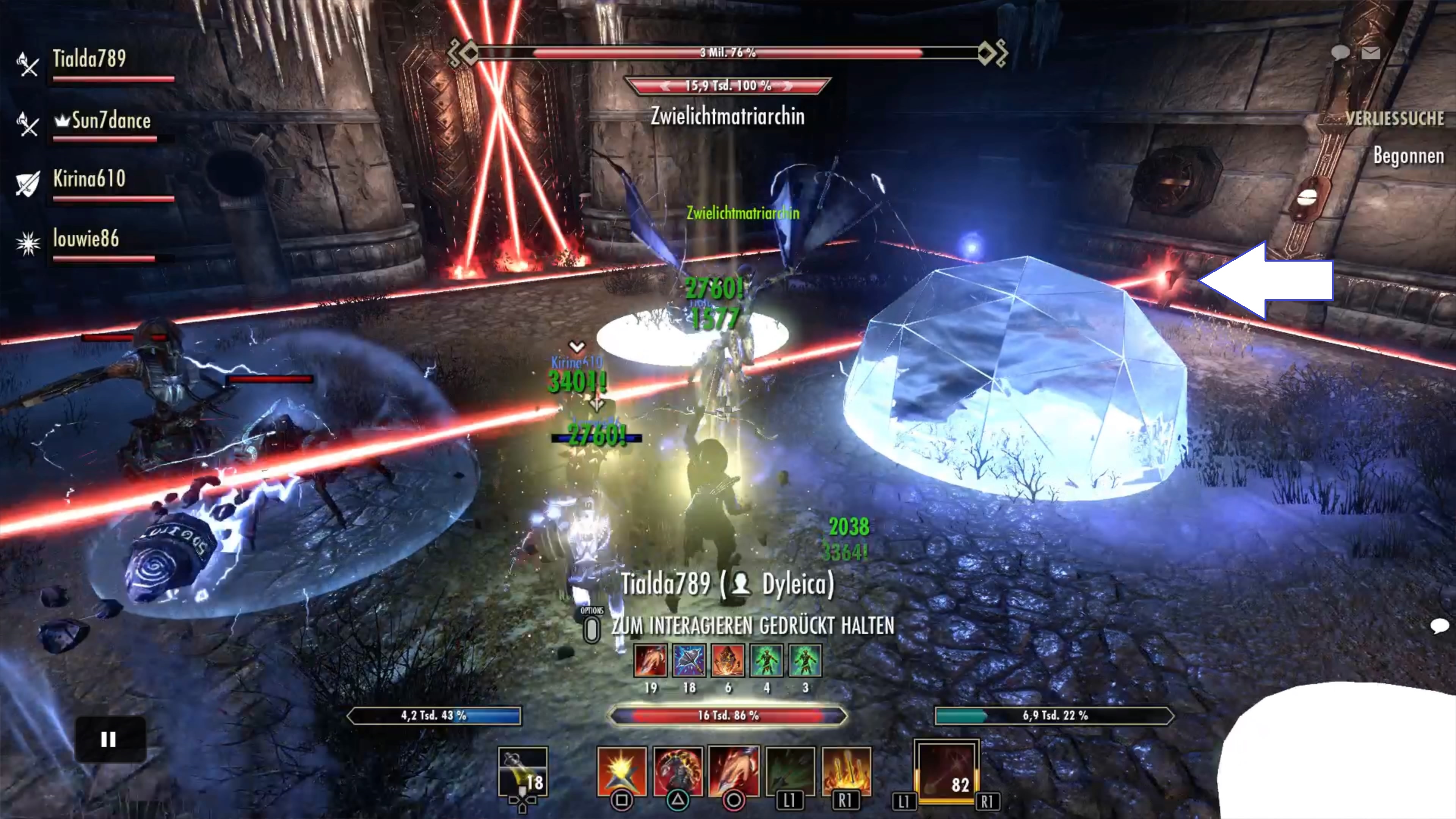The width and height of the screenshot is (1456, 819).
Task: Open the chat bubble at right edge
Action: [x=1439, y=625]
